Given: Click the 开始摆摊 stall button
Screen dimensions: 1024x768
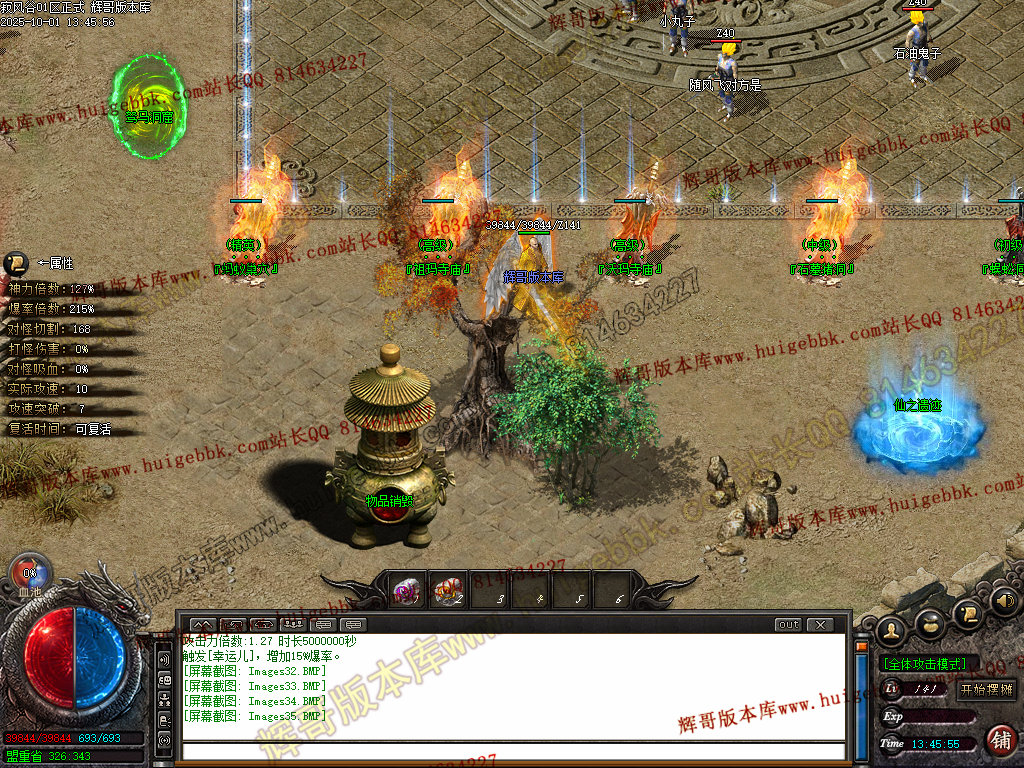Looking at the screenshot, I should [986, 689].
